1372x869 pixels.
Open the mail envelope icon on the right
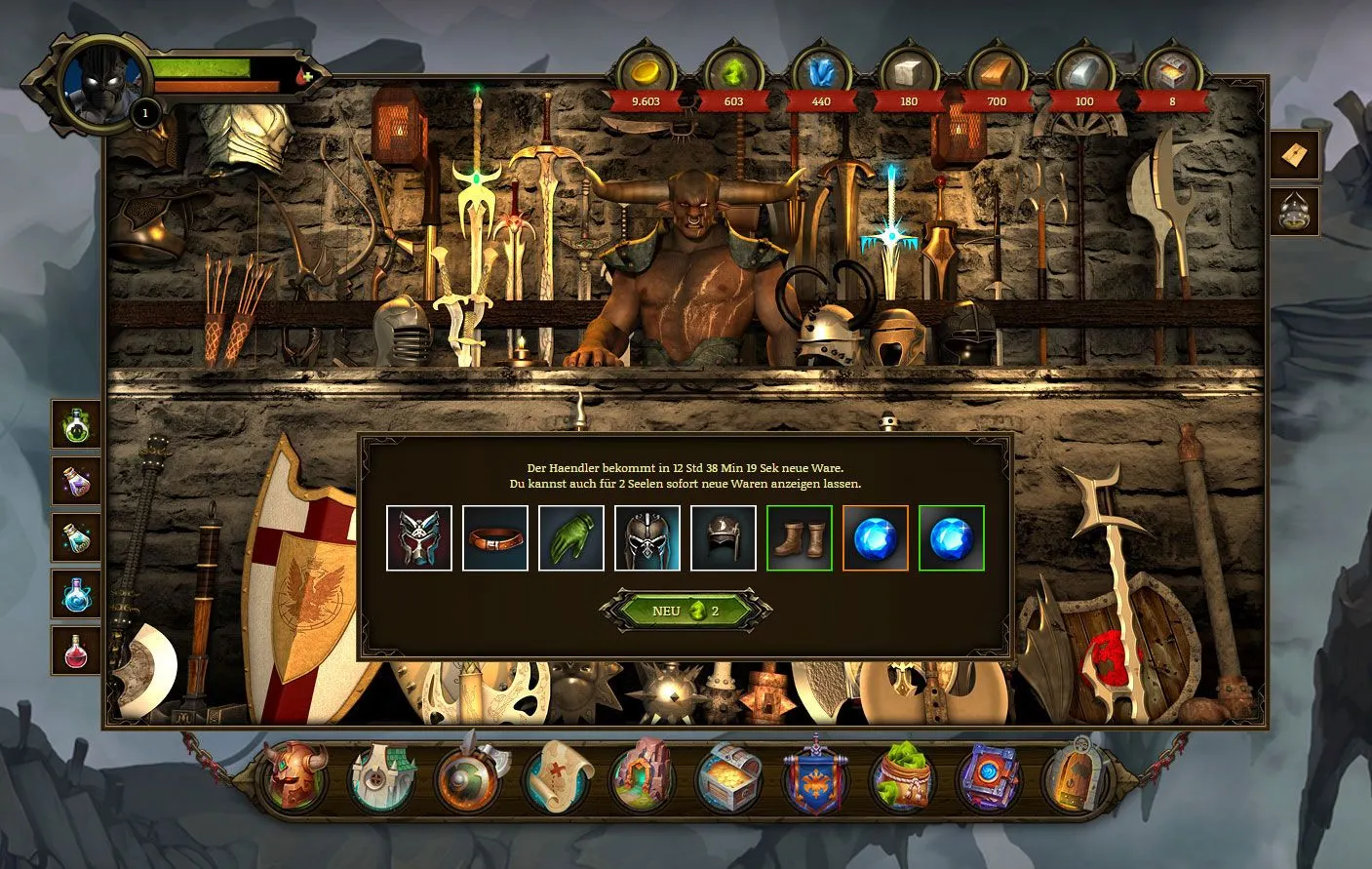point(1294,154)
